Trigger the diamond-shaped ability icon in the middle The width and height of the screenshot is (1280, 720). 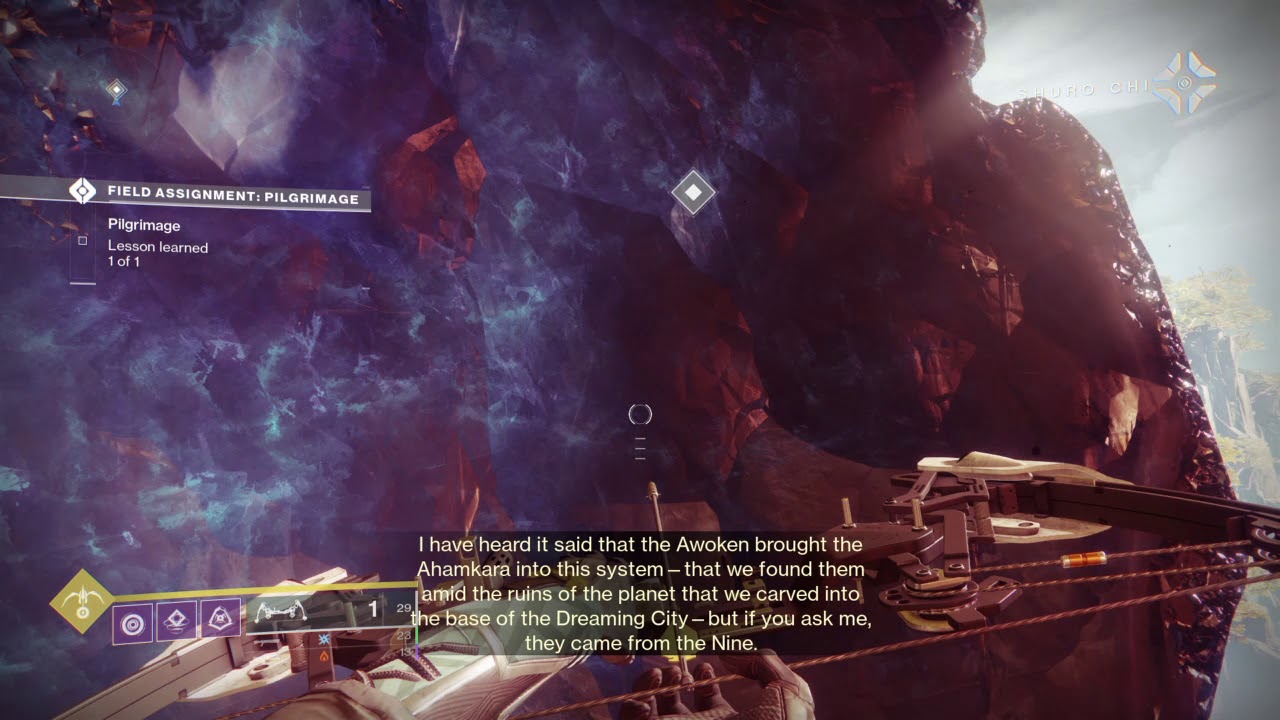[x=176, y=620]
